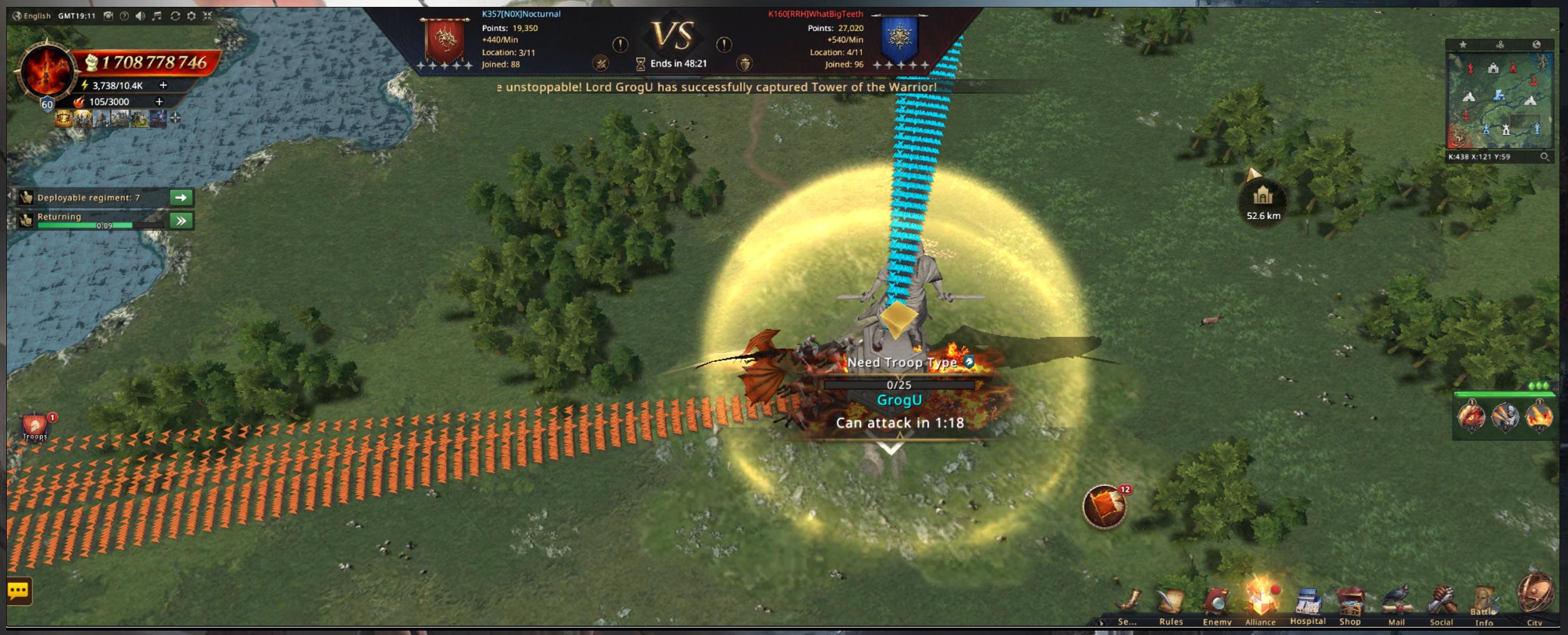Click the red flag rally icon

pyautogui.click(x=1104, y=507)
